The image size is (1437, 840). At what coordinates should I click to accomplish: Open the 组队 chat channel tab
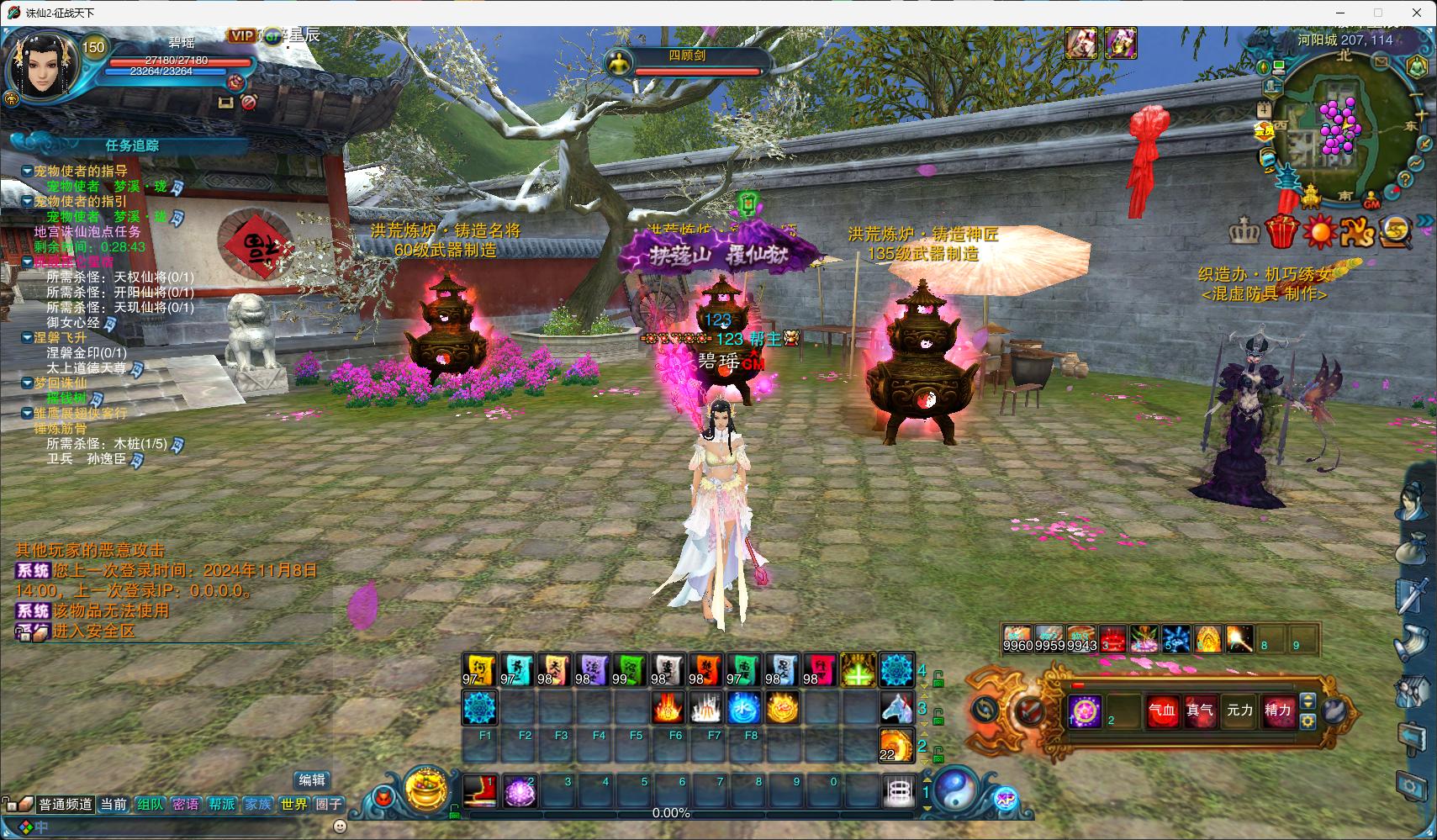[150, 805]
